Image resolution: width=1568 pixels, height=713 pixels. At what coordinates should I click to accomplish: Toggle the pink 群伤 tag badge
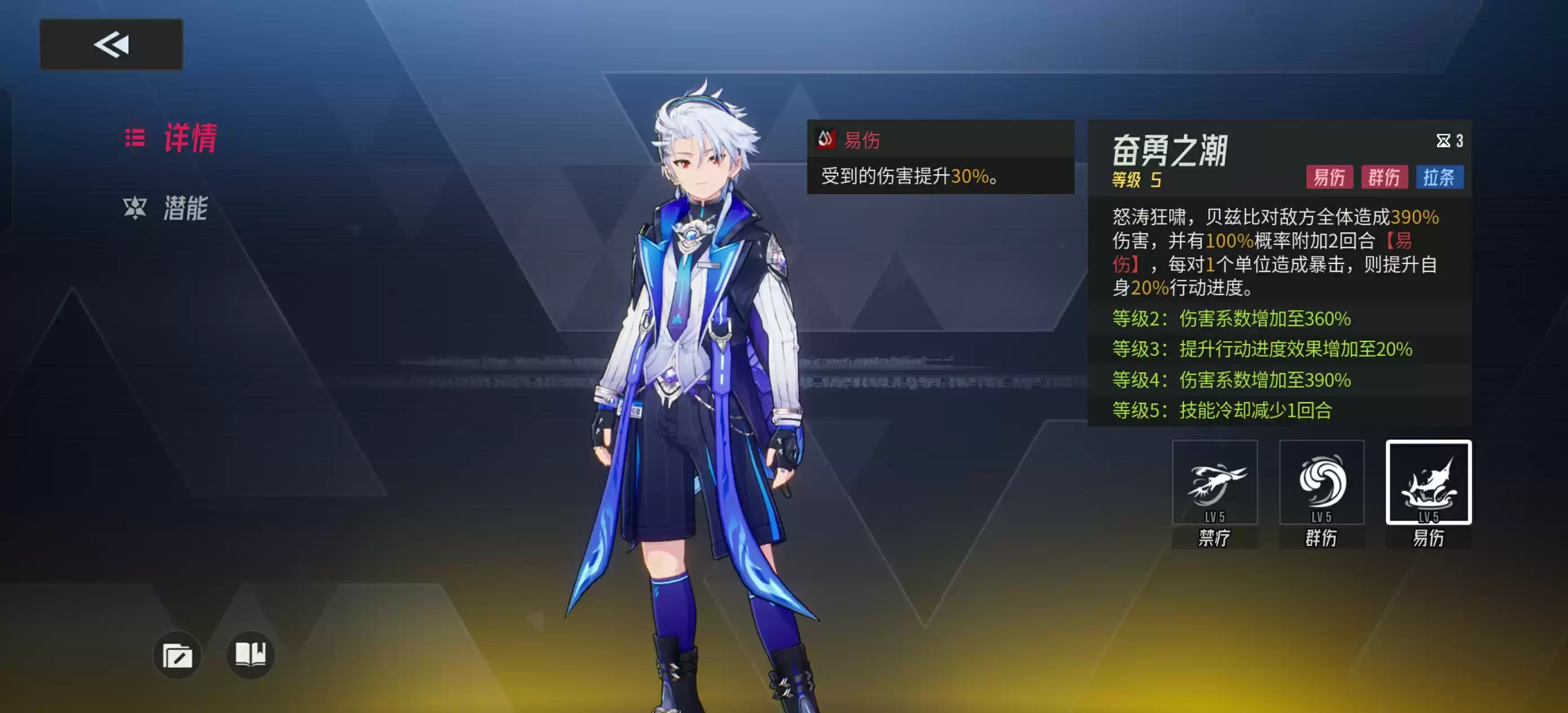1385,177
